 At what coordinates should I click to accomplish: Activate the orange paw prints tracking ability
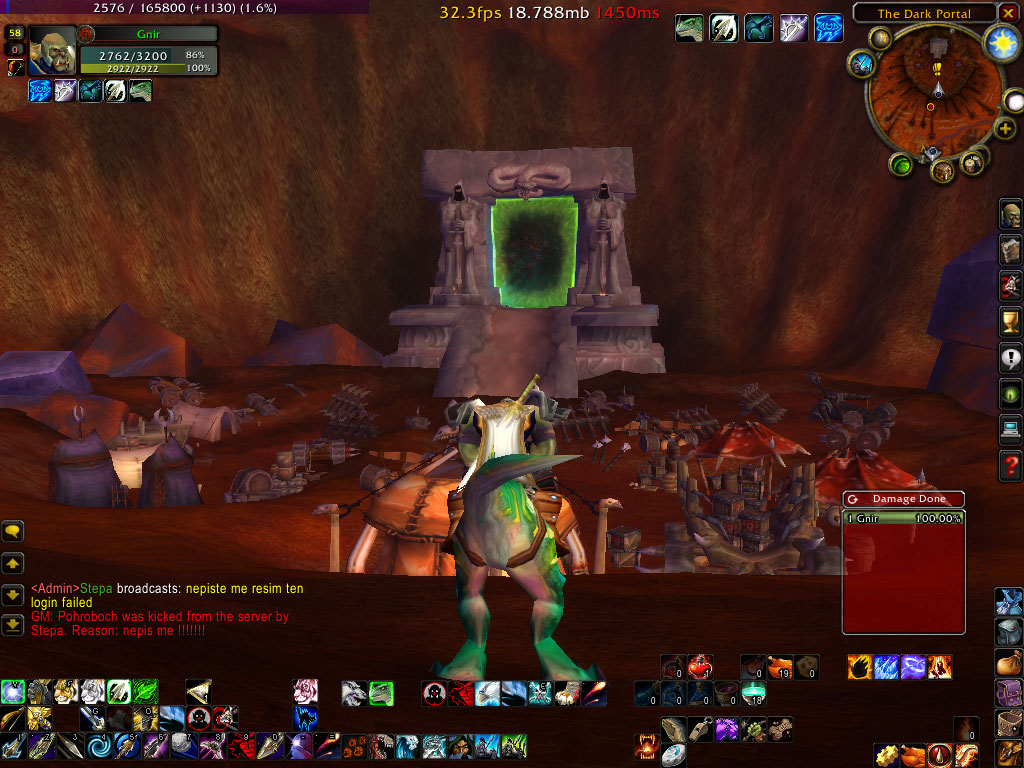(x=355, y=746)
